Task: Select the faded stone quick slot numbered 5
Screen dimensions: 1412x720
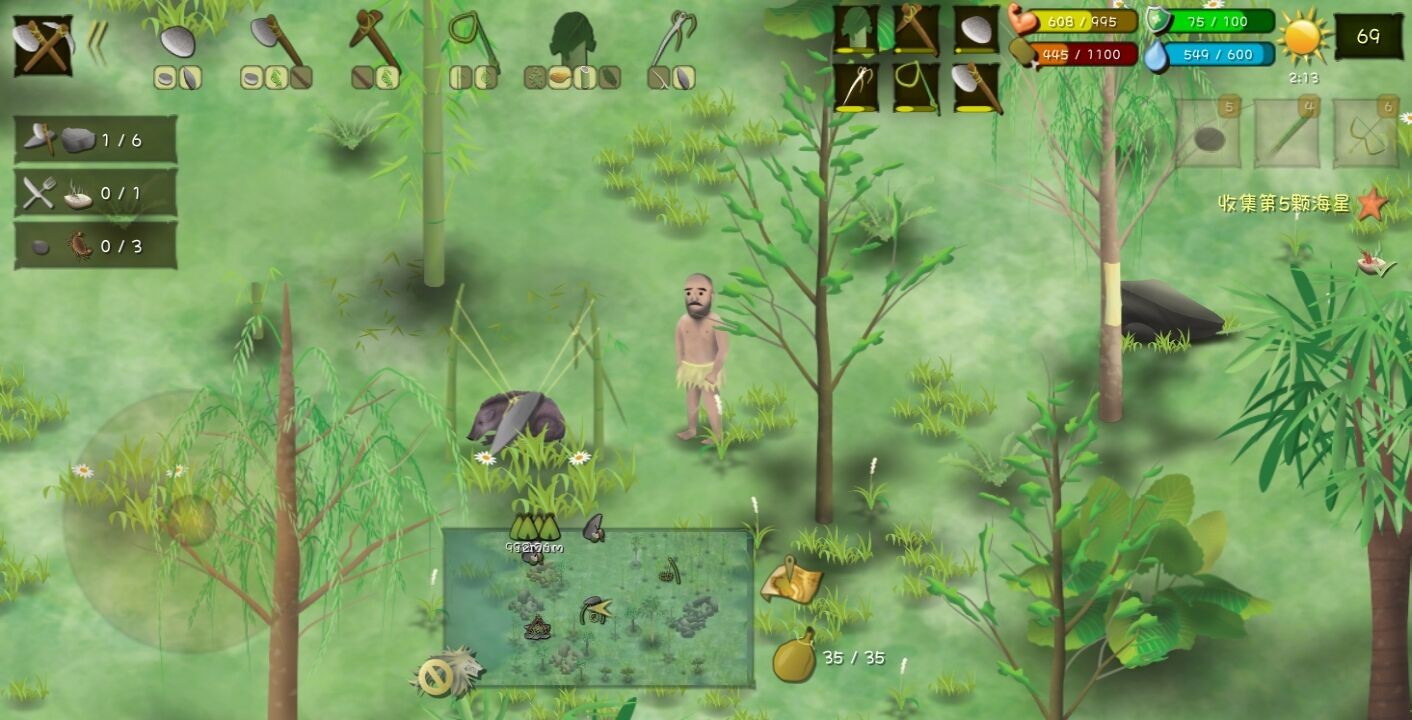Action: coord(1208,133)
